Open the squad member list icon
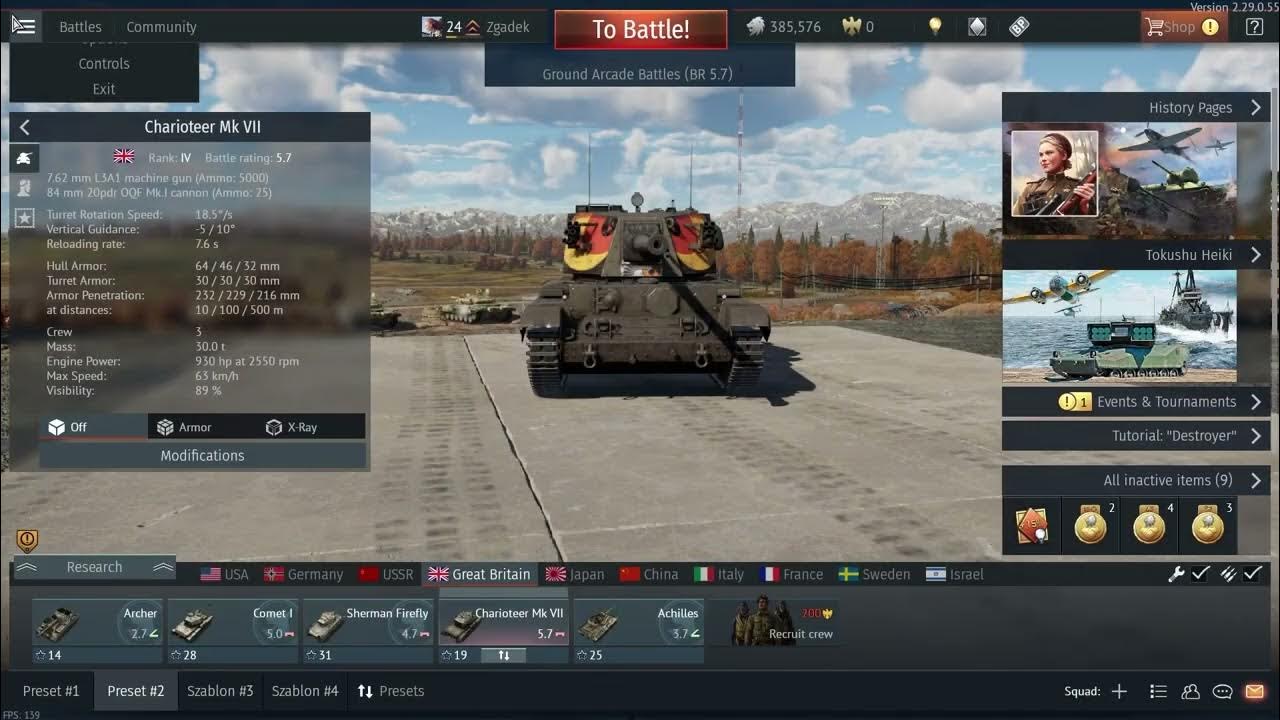This screenshot has height=720, width=1280. 1158,691
